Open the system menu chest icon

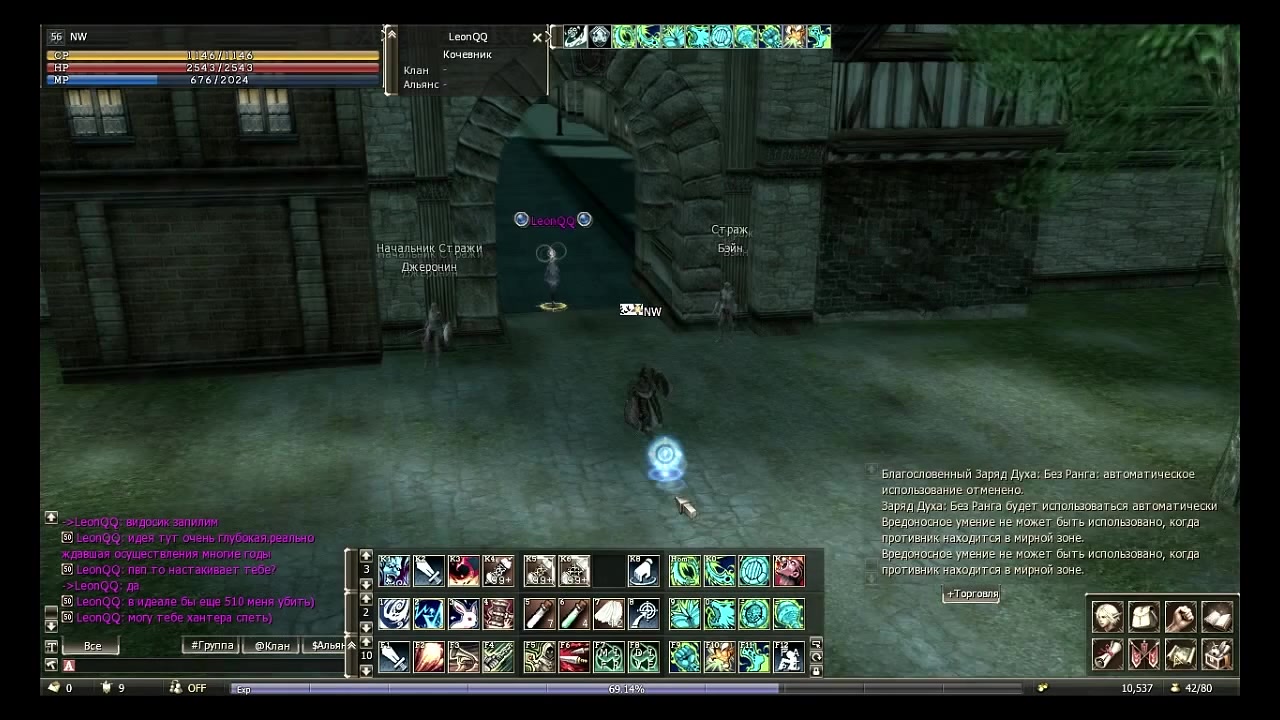coord(1217,654)
